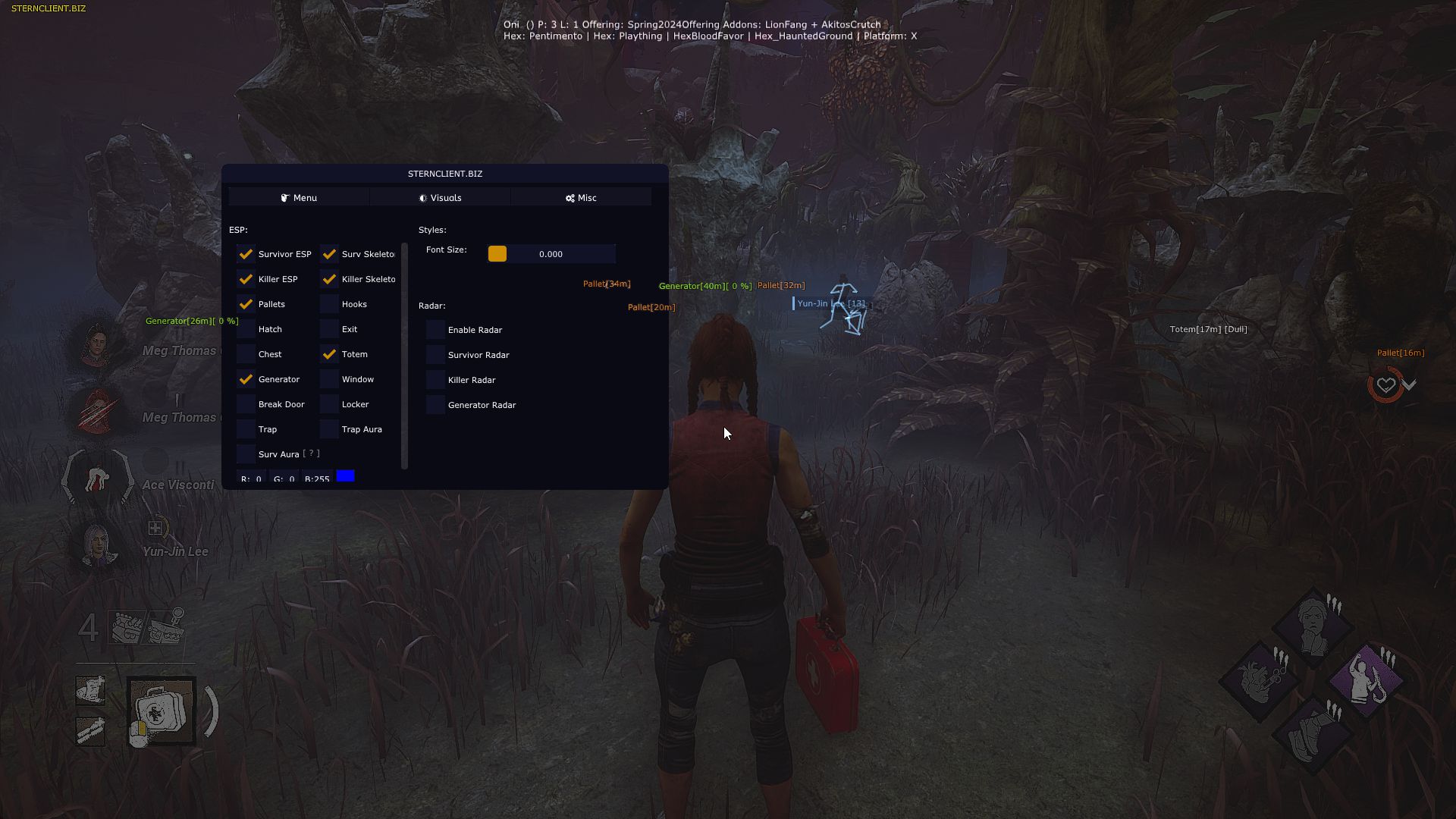Viewport: 1456px width, 819px height.
Task: Tick the Chest checkbox
Action: [246, 354]
